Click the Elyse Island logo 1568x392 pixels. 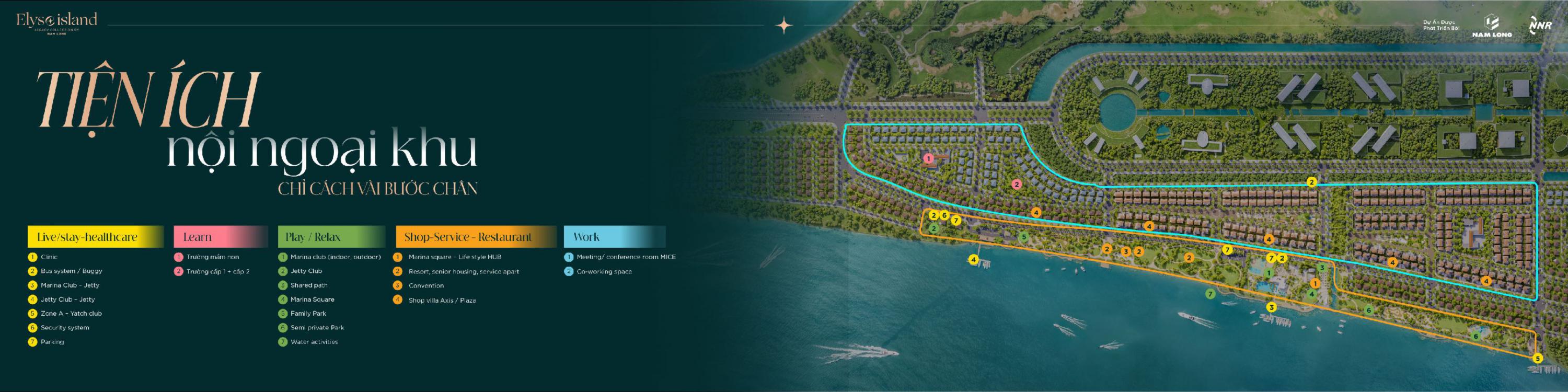56,22
